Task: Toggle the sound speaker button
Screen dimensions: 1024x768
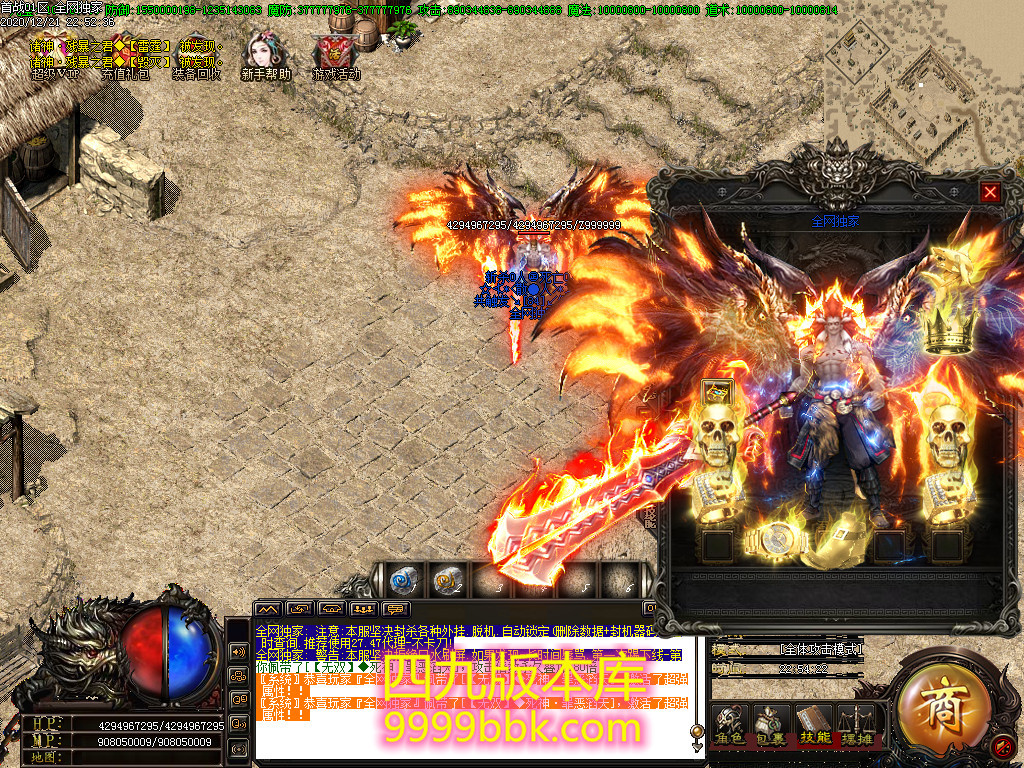Action: [x=1003, y=745]
